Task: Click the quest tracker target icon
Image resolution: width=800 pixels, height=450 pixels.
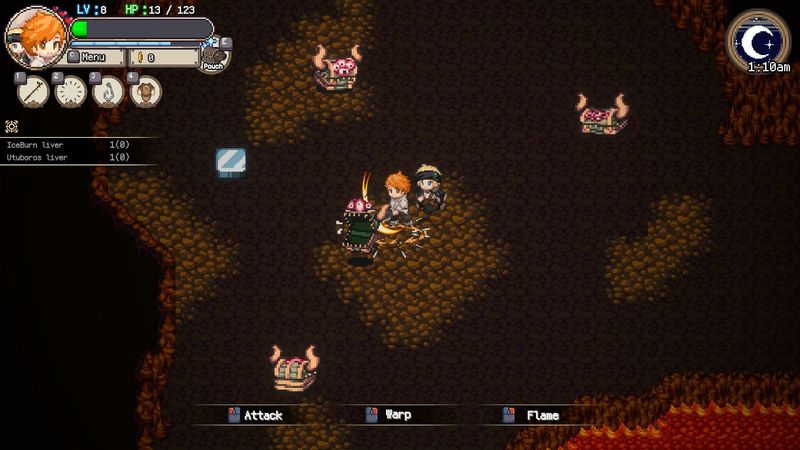Action: point(12,127)
